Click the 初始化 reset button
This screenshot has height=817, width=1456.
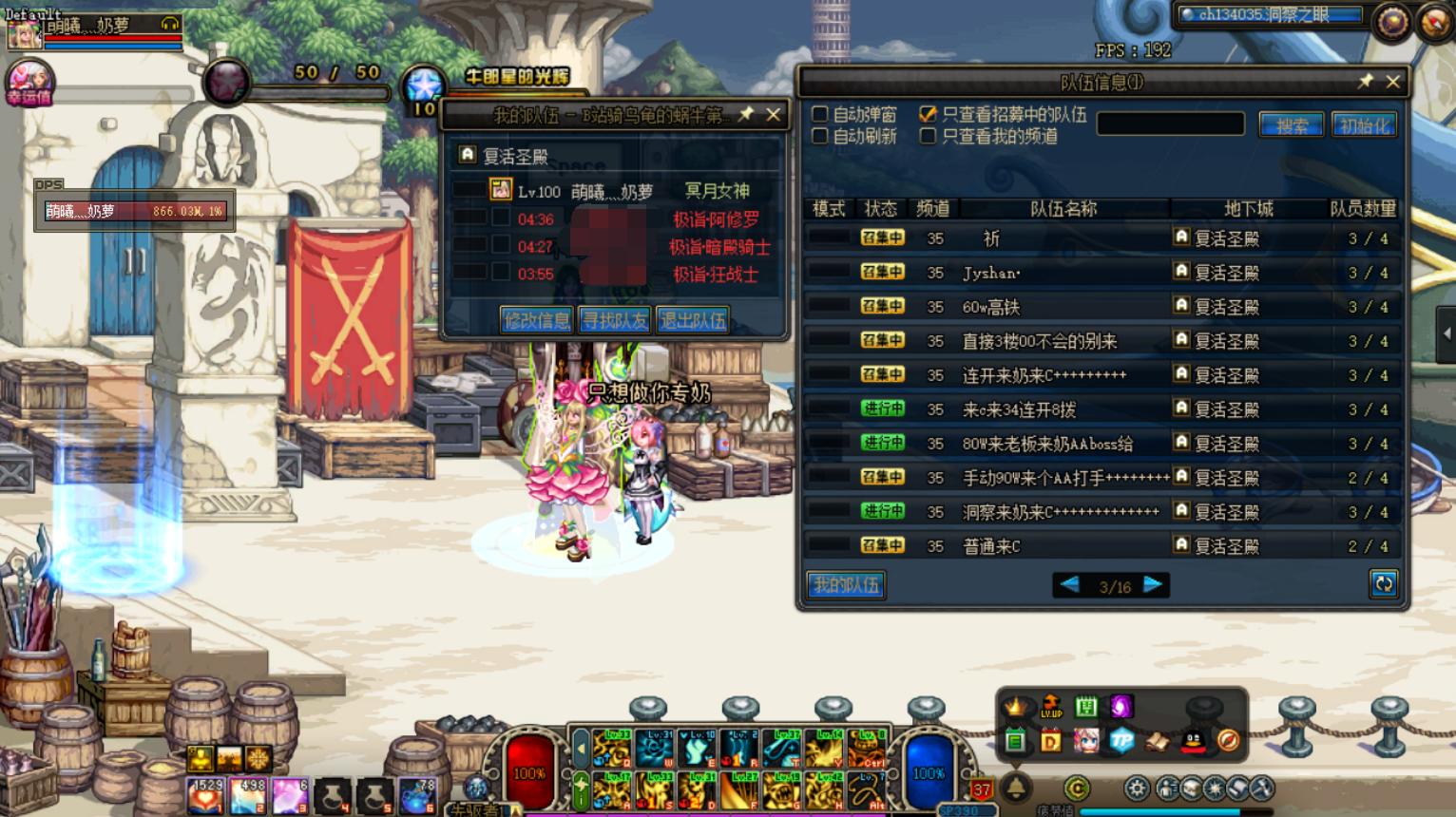coord(1365,124)
